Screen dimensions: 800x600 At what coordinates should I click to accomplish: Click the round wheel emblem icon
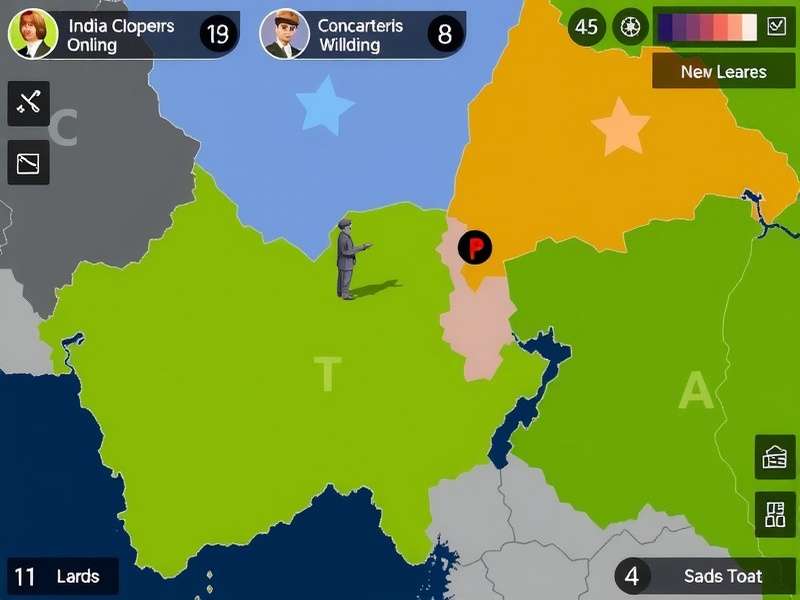tap(630, 27)
